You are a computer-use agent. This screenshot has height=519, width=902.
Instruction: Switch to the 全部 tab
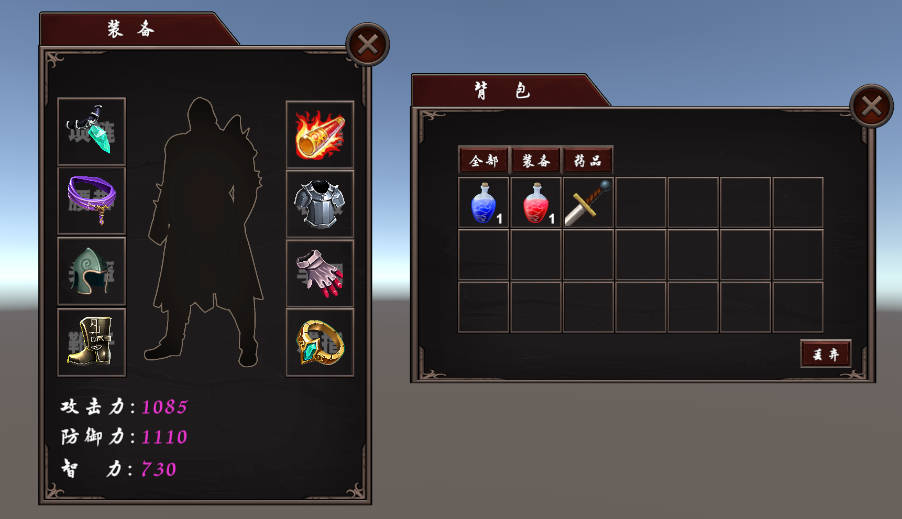pos(484,160)
